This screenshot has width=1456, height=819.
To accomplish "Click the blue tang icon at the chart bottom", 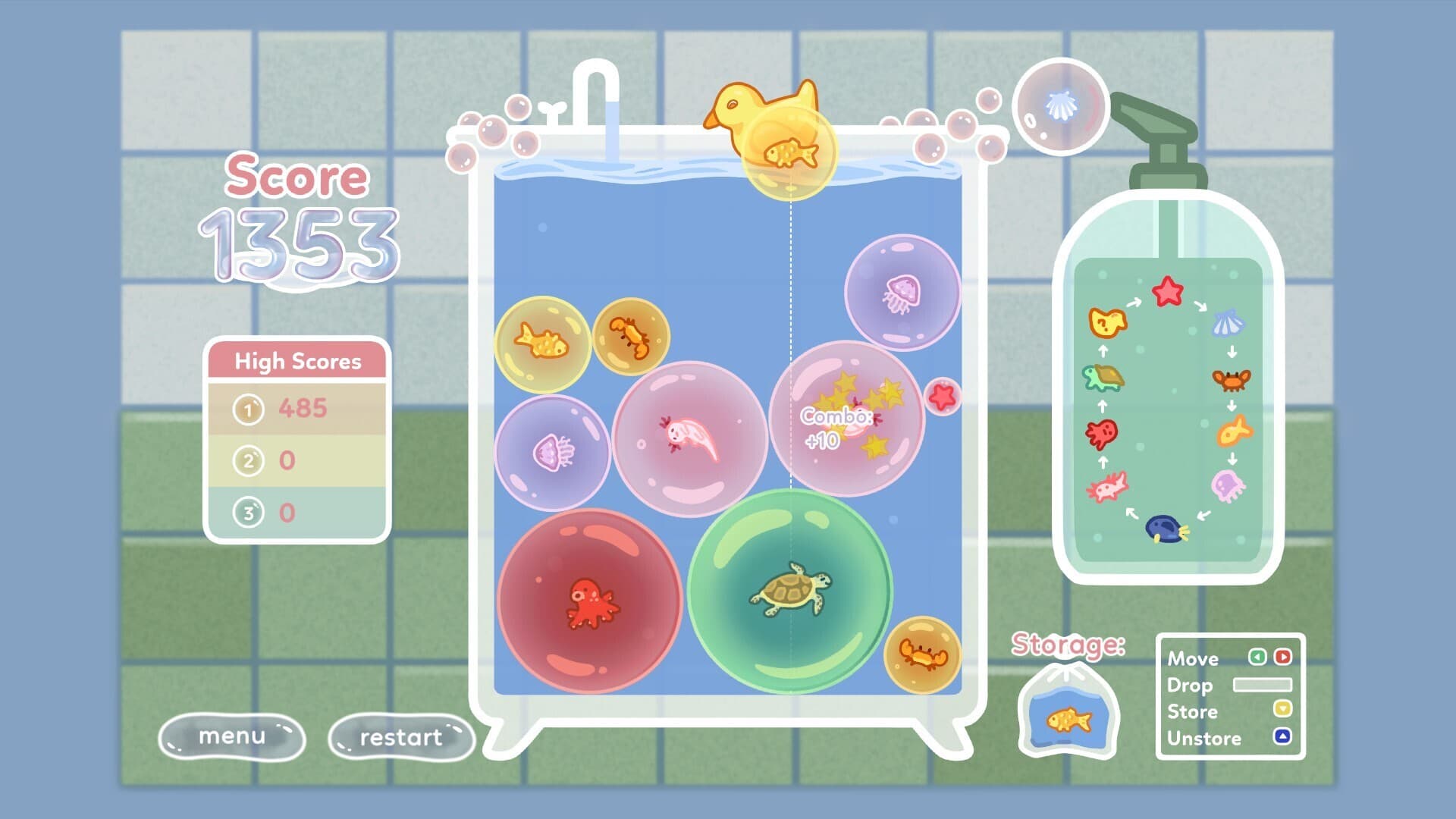I will [x=1166, y=529].
